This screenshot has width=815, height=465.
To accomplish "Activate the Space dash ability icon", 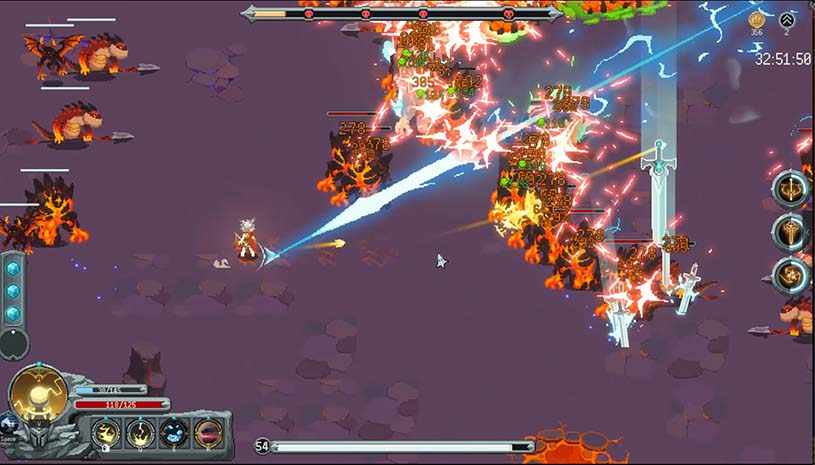I will (9, 425).
